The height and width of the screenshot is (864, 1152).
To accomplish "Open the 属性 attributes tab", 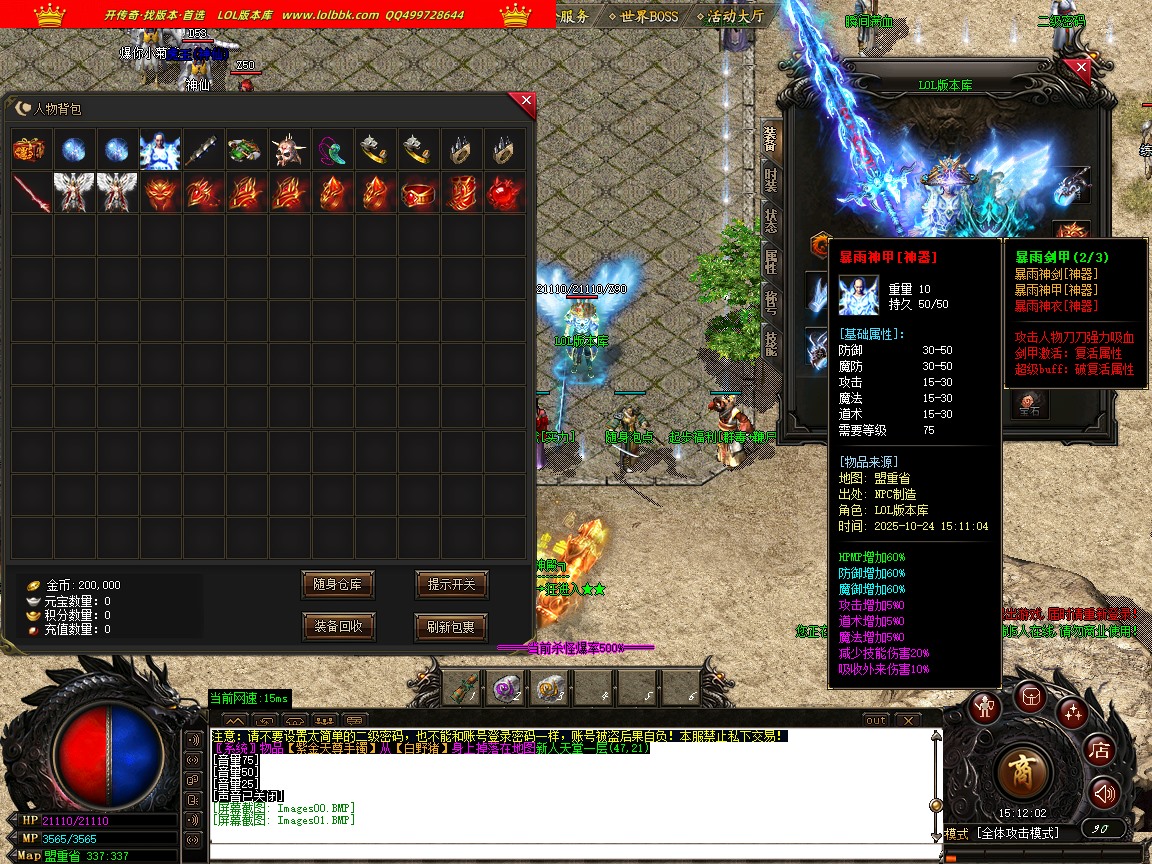I will 770,262.
